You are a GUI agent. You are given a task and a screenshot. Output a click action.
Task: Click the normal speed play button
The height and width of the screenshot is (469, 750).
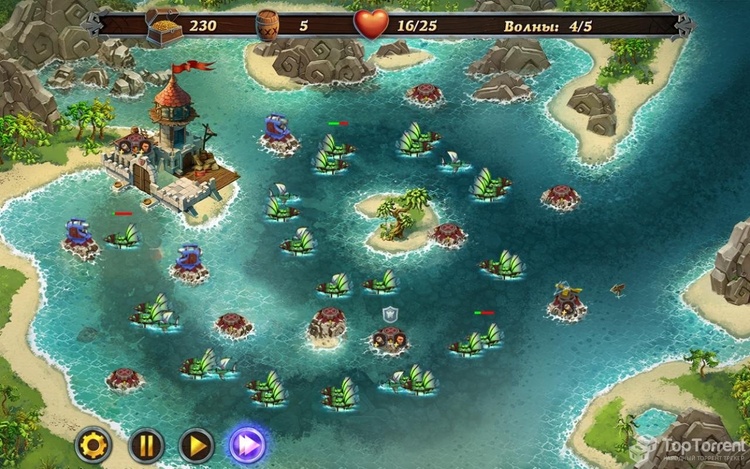coord(196,444)
